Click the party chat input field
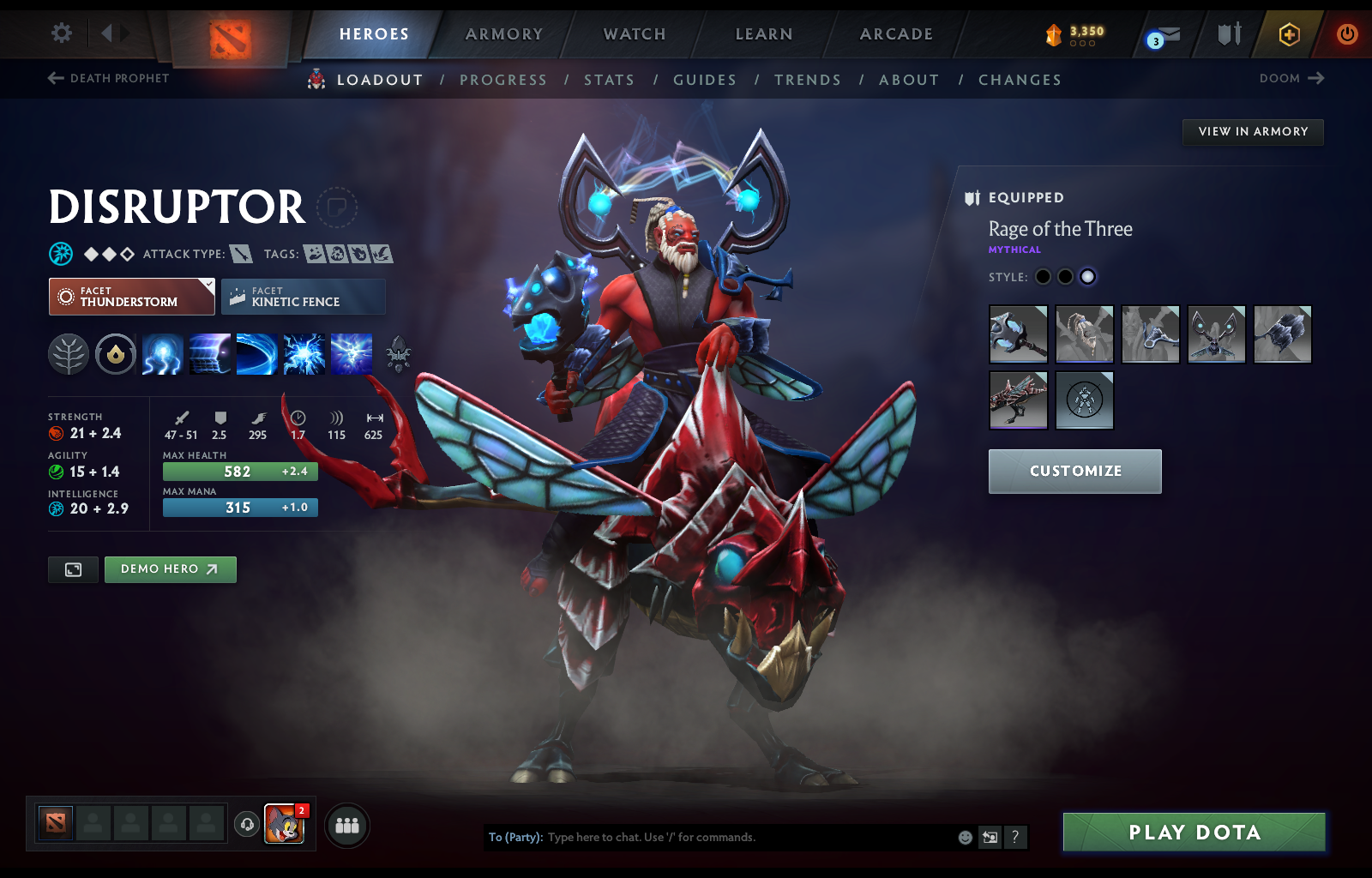The width and height of the screenshot is (1372, 878). [x=729, y=838]
